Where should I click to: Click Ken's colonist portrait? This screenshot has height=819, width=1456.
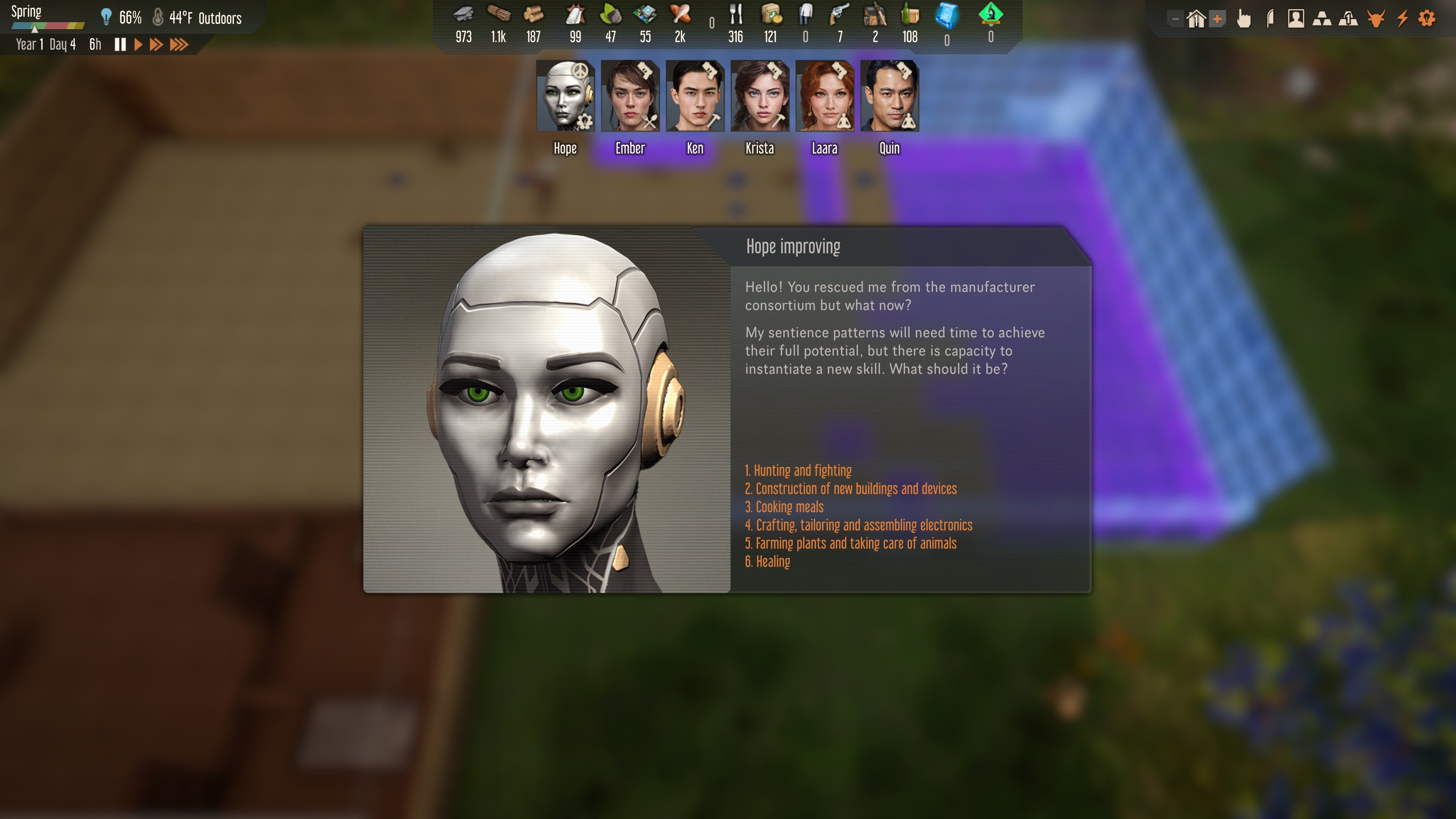tap(695, 96)
